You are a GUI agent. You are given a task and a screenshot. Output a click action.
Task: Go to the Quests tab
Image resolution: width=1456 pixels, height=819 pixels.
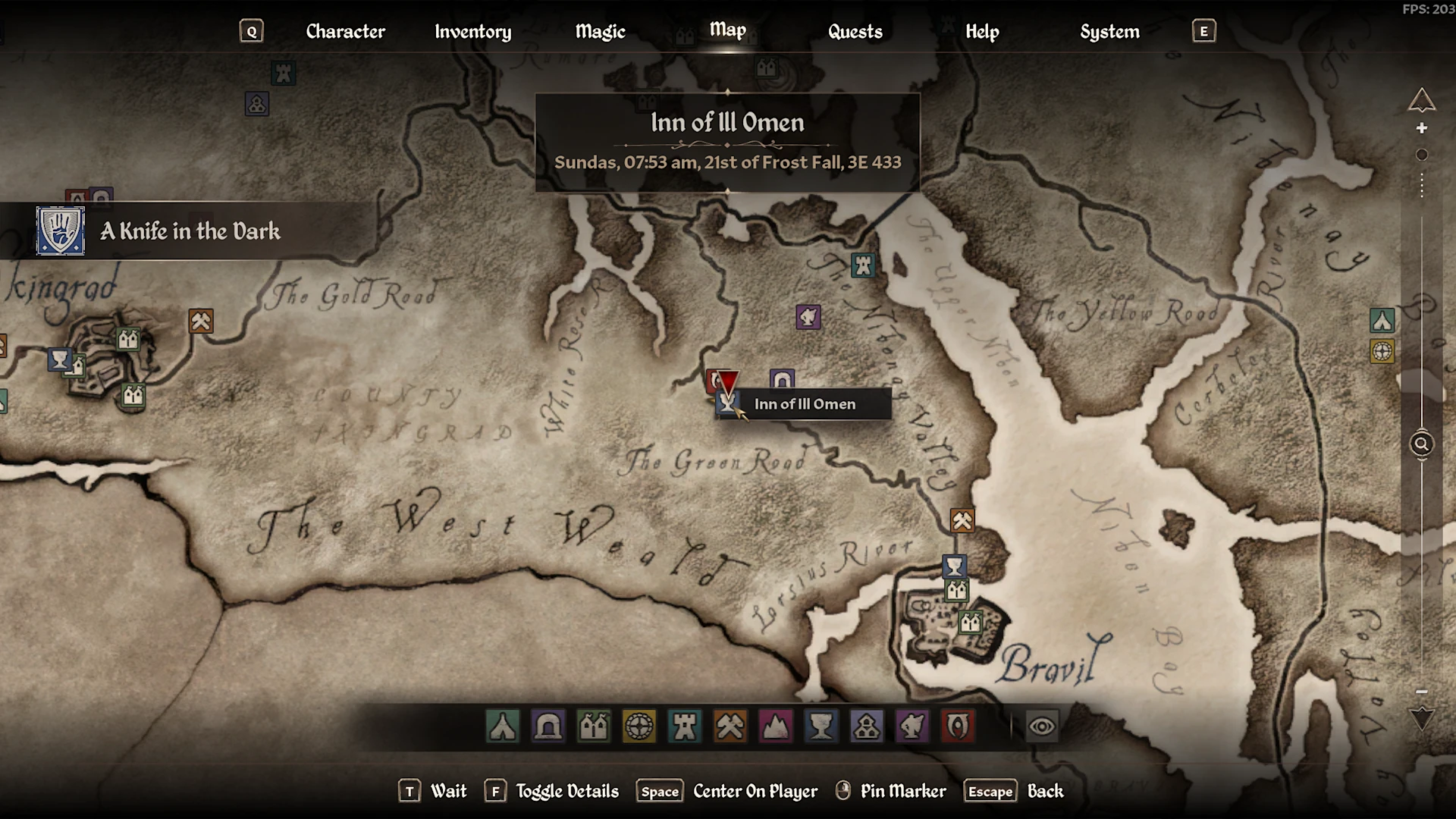(x=855, y=31)
